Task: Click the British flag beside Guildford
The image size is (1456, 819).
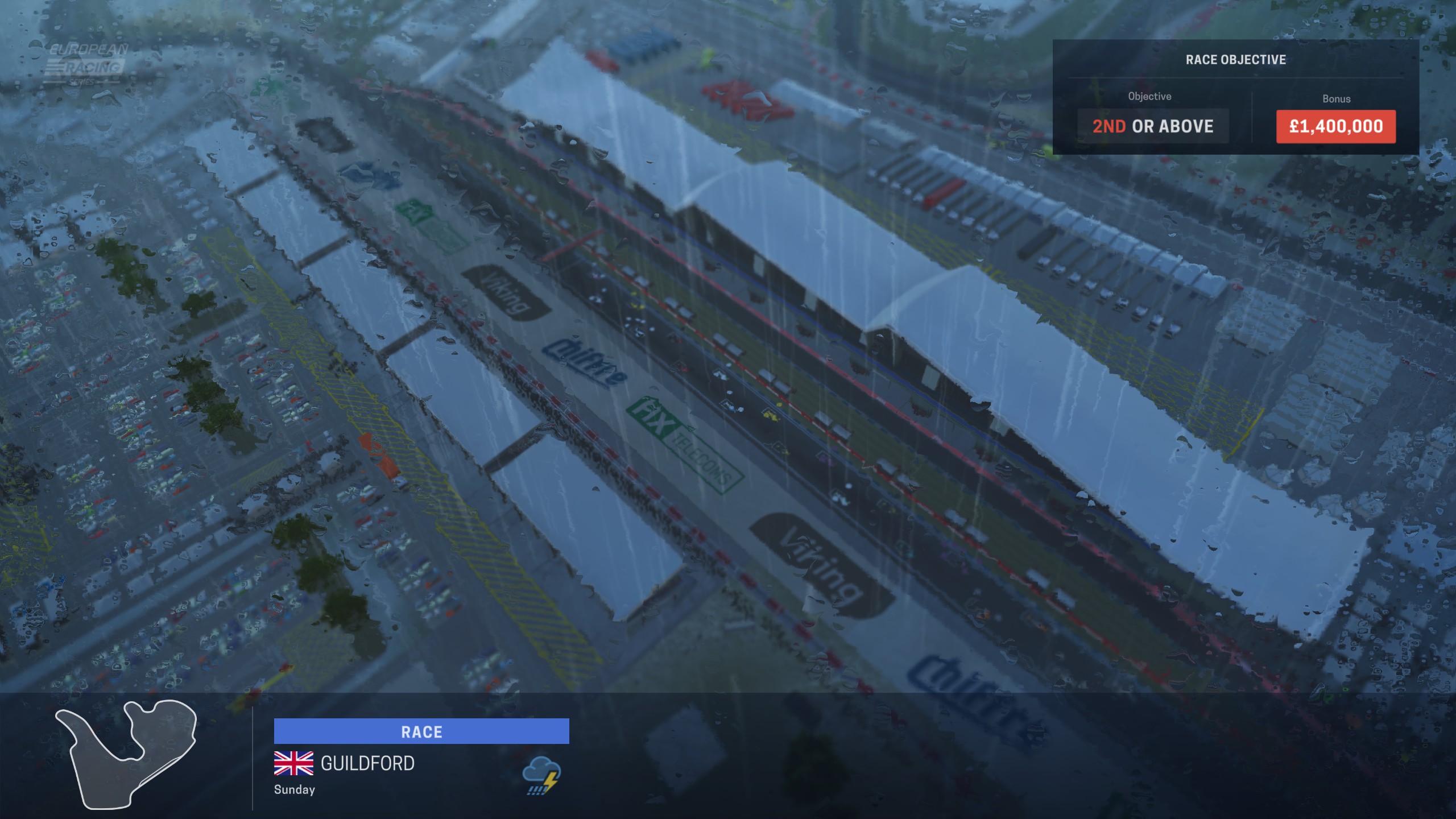Action: click(x=293, y=763)
